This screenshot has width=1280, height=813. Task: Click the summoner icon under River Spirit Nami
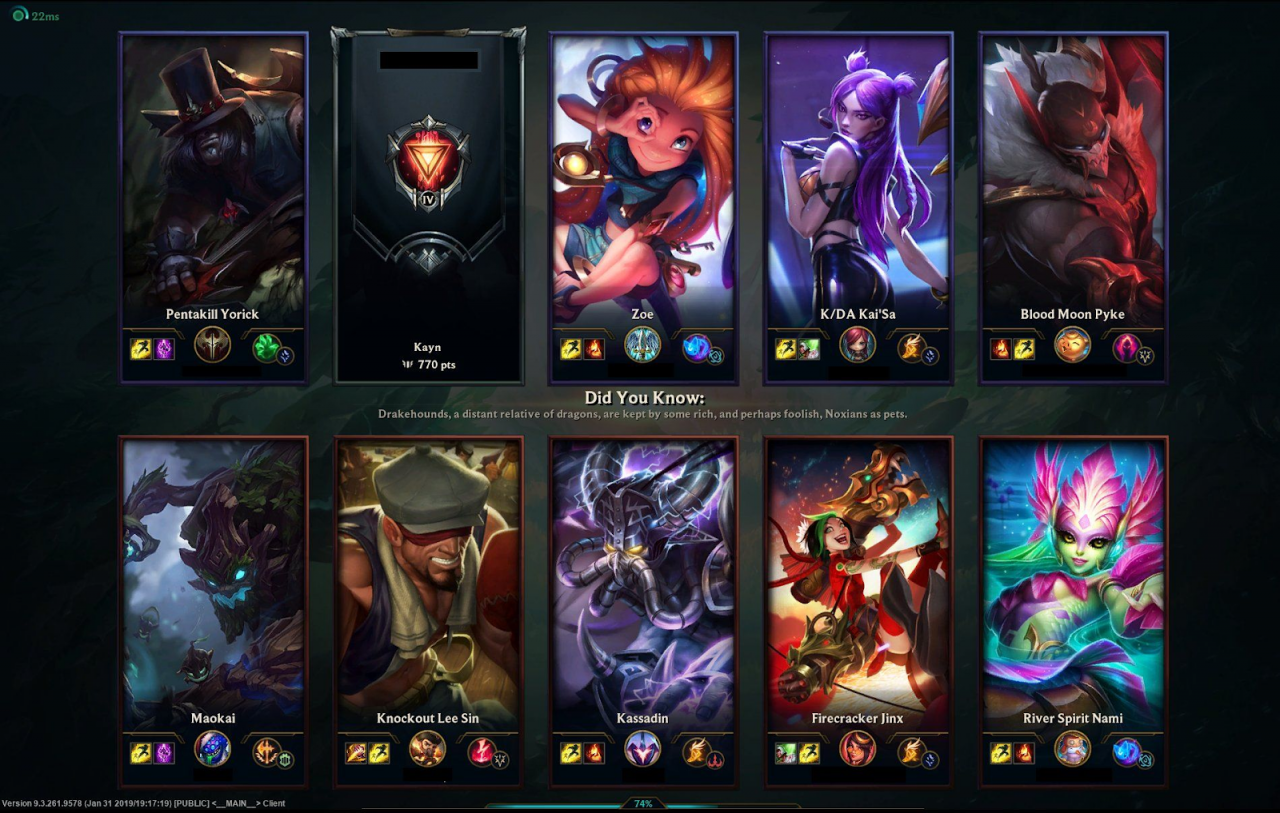click(1072, 749)
